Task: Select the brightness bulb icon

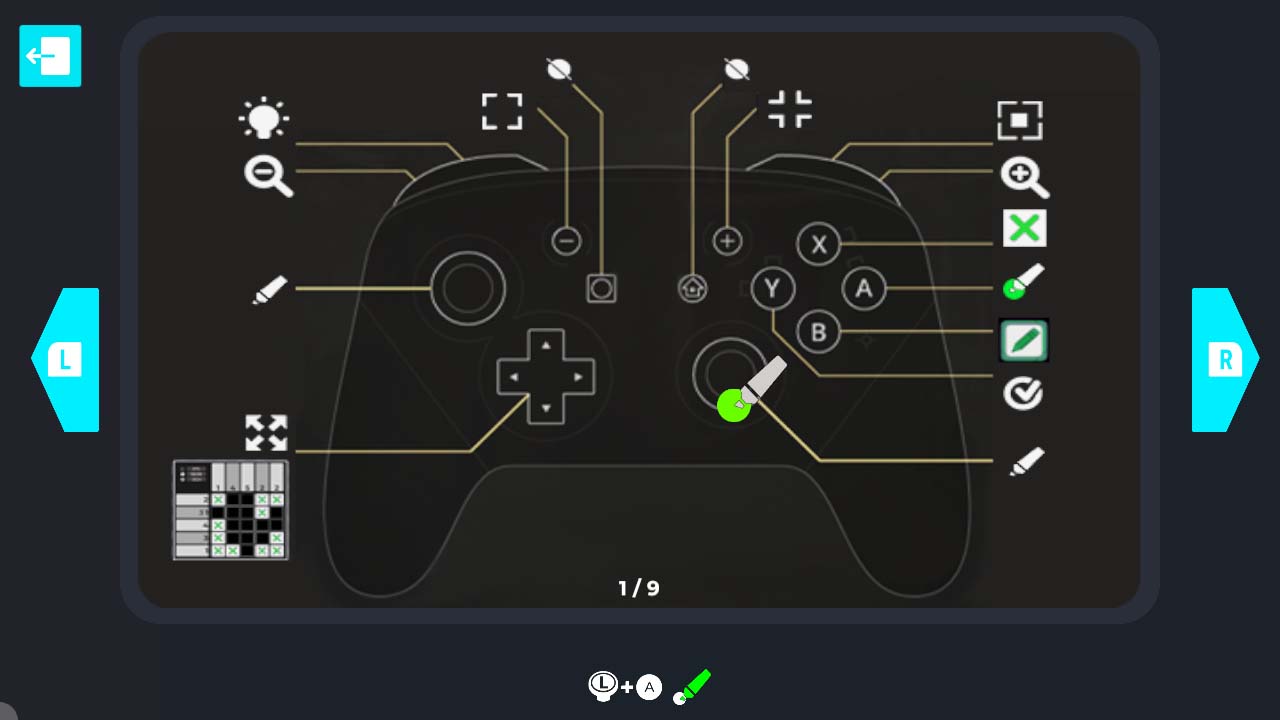Action: click(266, 117)
